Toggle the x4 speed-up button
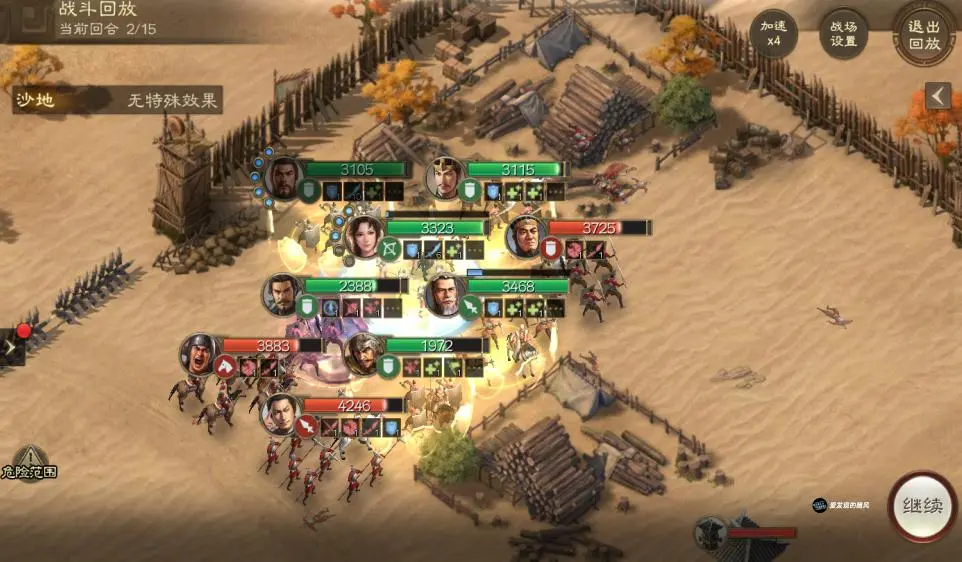 [773, 33]
